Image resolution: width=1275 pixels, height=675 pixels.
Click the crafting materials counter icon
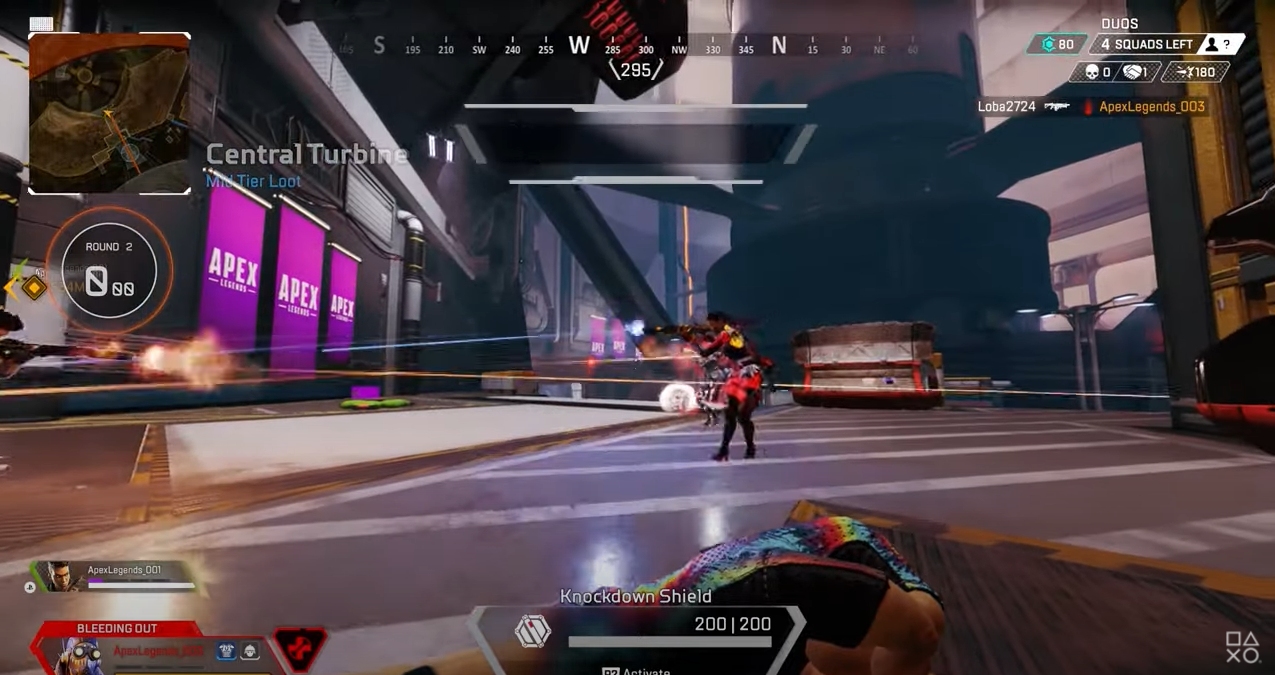pos(1048,44)
